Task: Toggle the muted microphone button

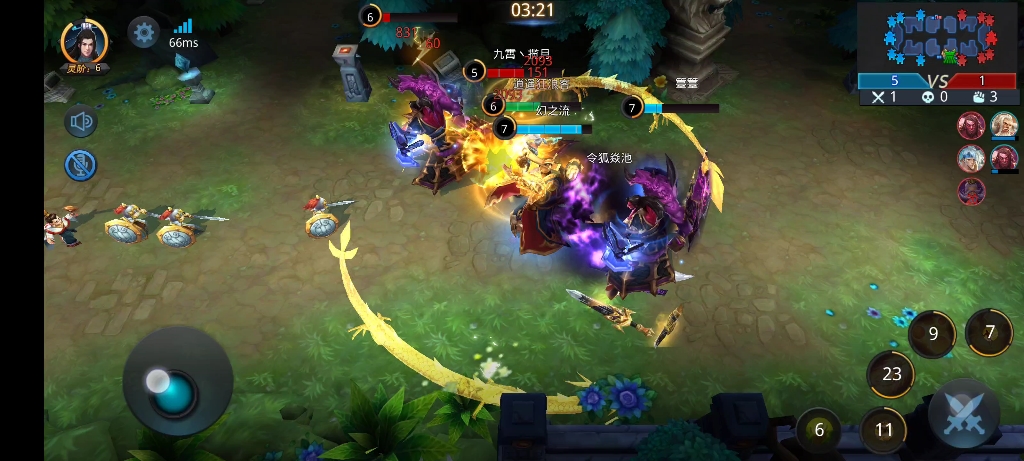Action: click(x=81, y=165)
